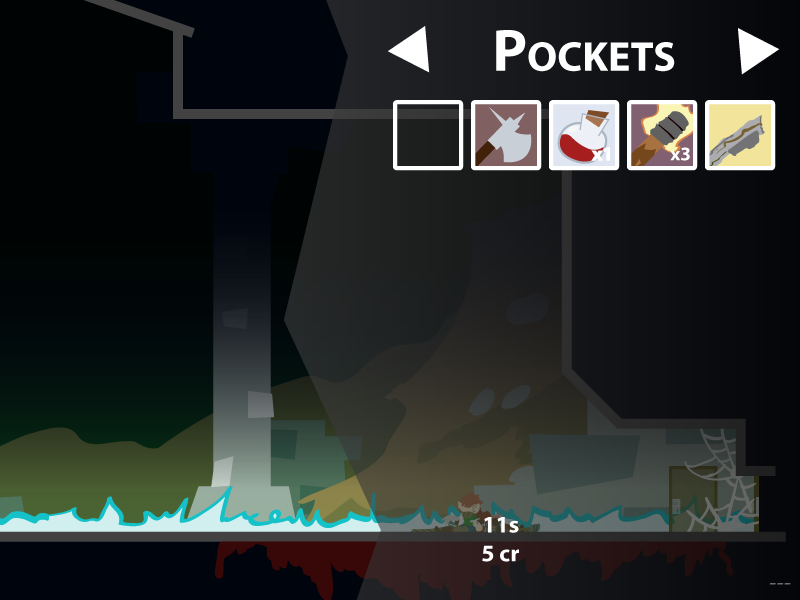The width and height of the screenshot is (800, 600).
Task: Pick the torch item slot
Action: 662,135
